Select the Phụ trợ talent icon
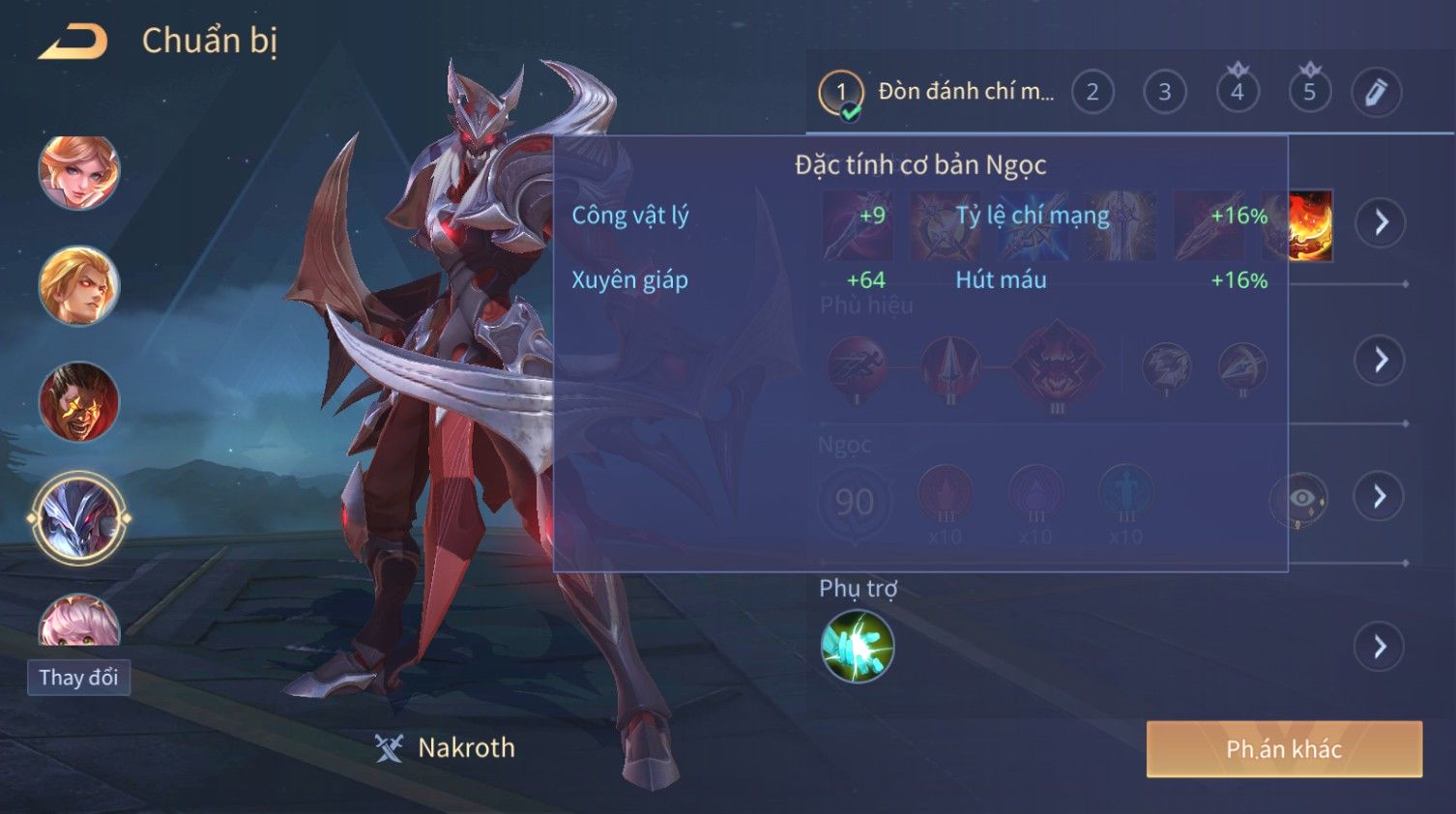Viewport: 1456px width, 814px height. [x=857, y=647]
